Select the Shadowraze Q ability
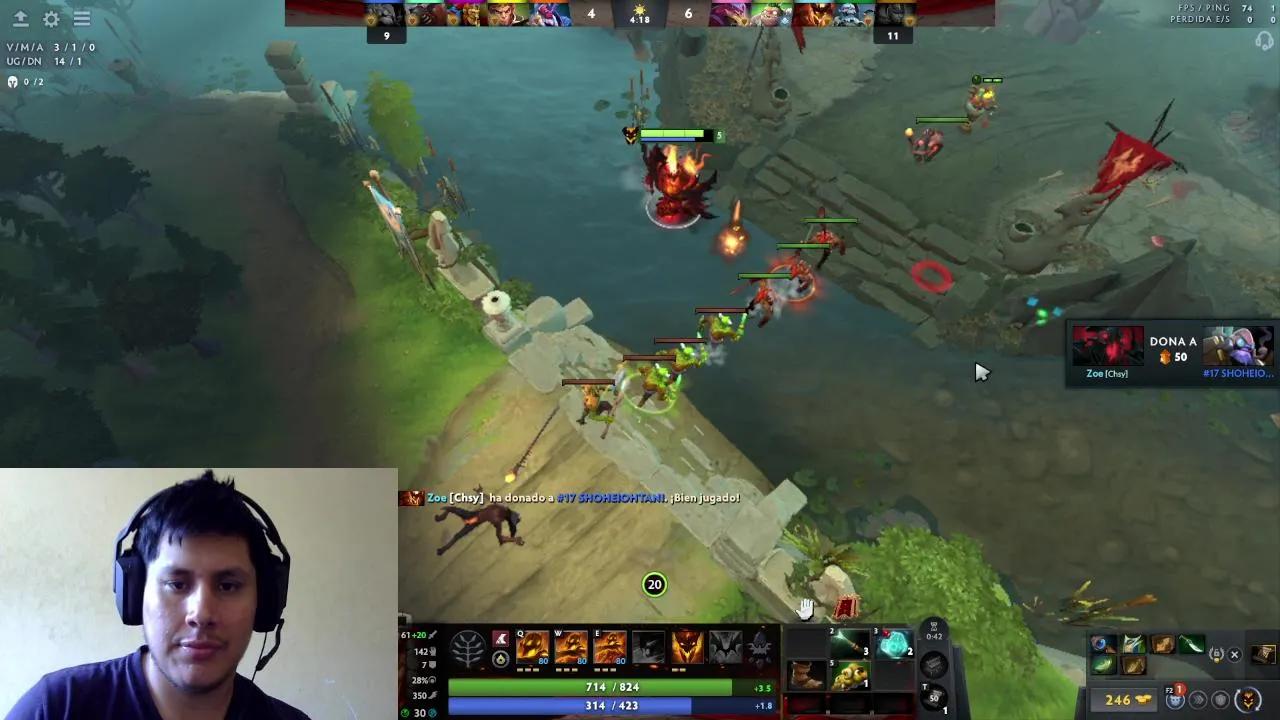Image resolution: width=1280 pixels, height=720 pixels. (x=532, y=647)
